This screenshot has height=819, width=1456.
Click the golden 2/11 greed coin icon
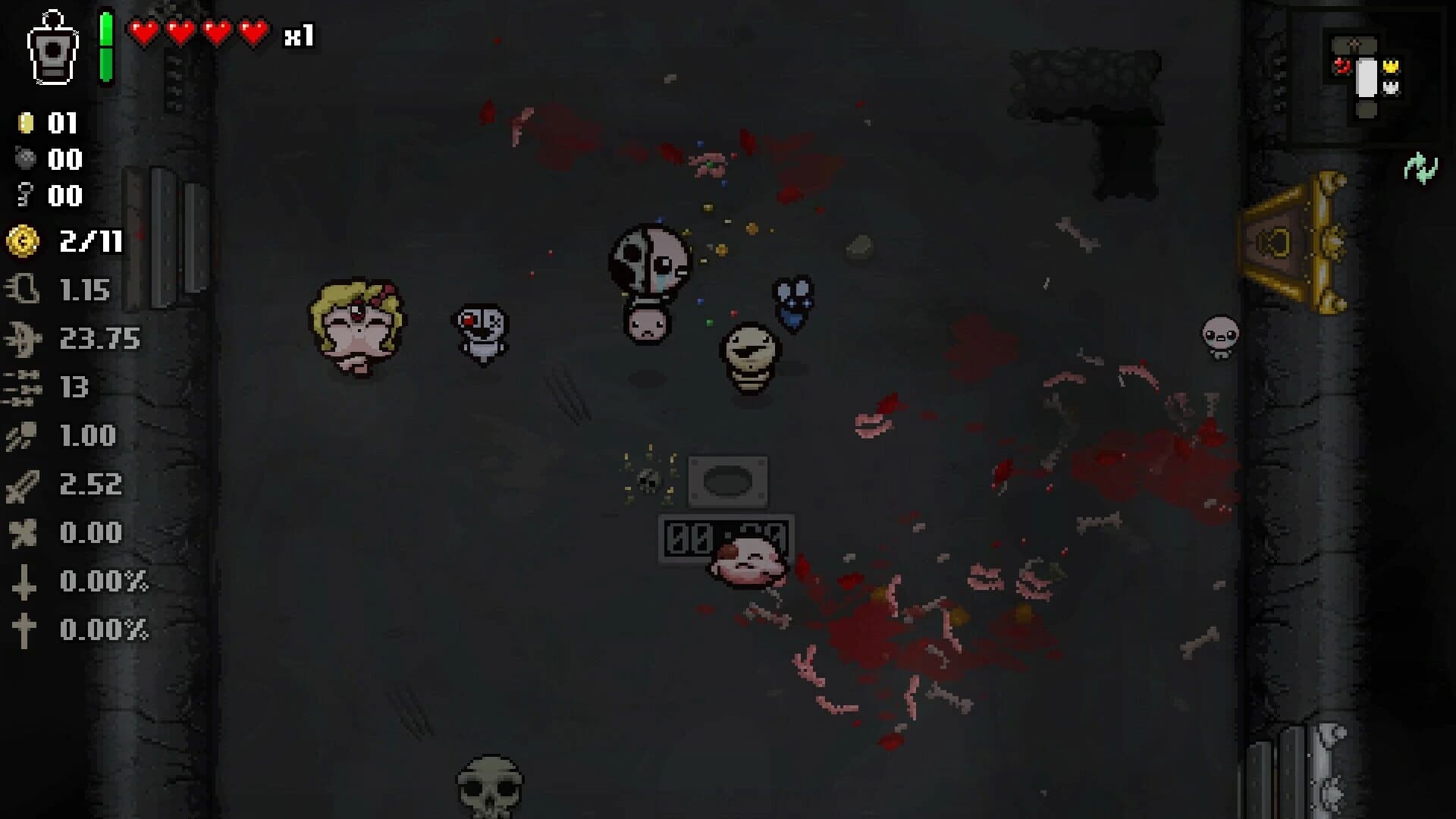point(23,241)
